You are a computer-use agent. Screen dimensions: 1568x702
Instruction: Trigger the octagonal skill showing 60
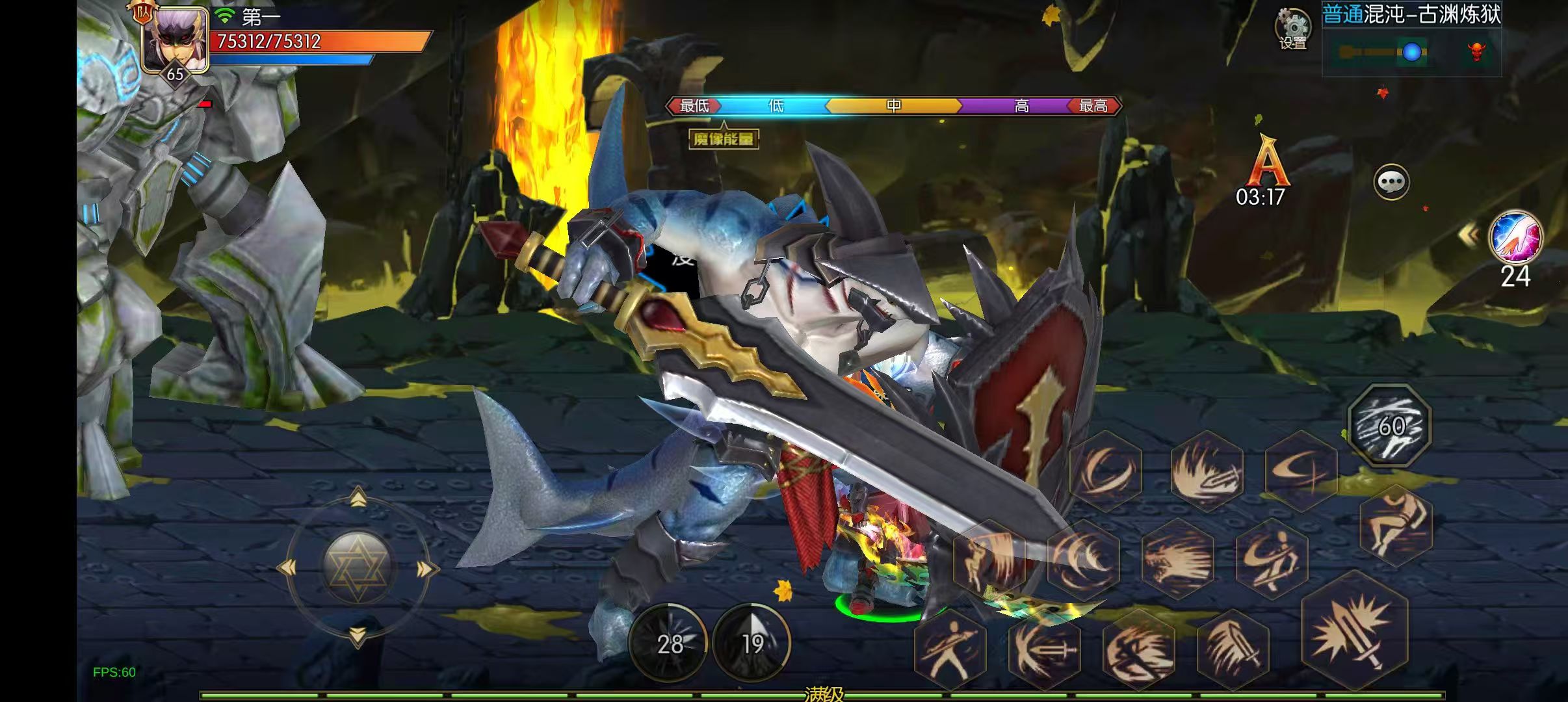[x=1390, y=426]
